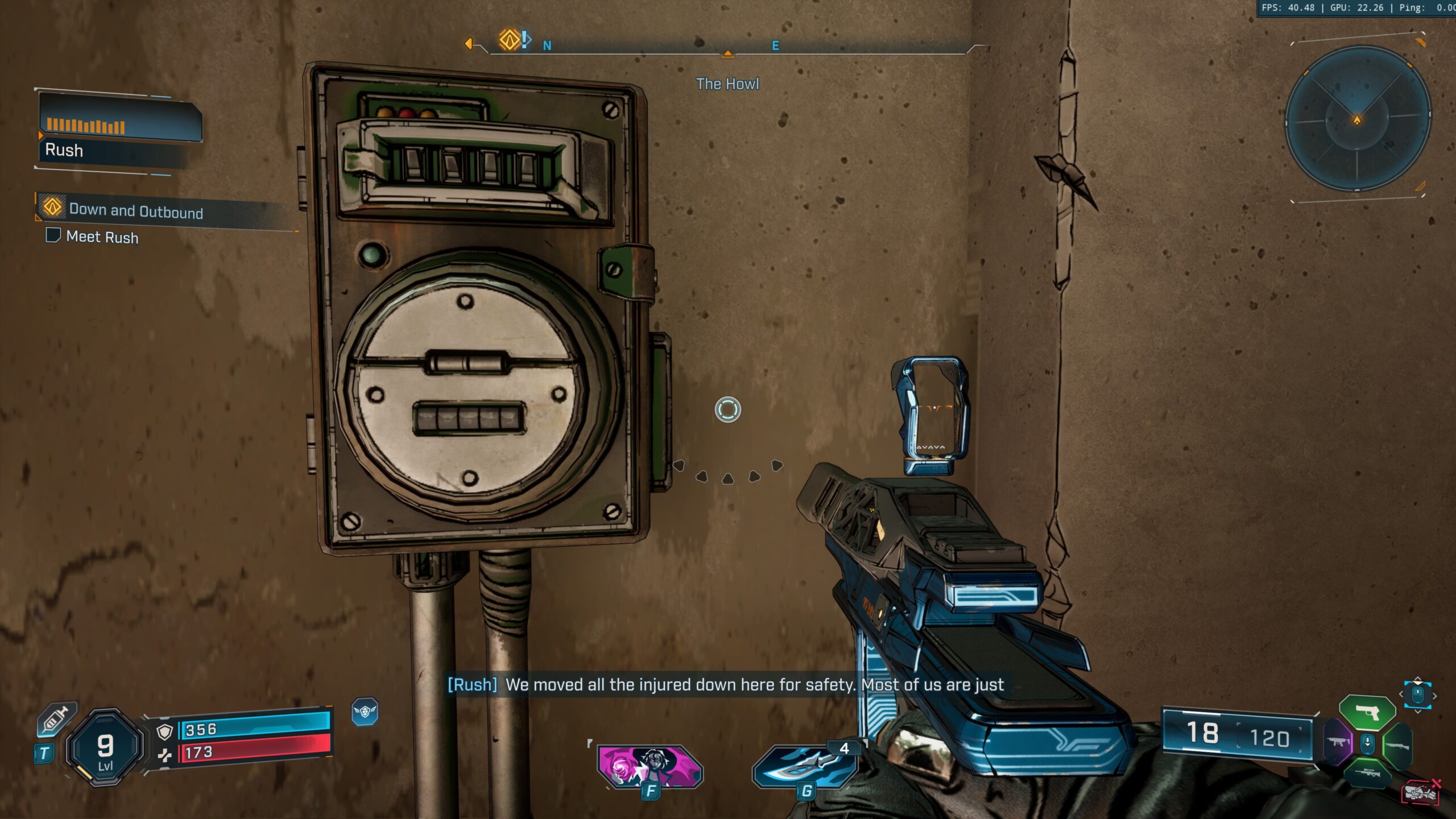Viewport: 1456px width, 819px height.
Task: Click the Rush nameplate label
Action: 64,151
